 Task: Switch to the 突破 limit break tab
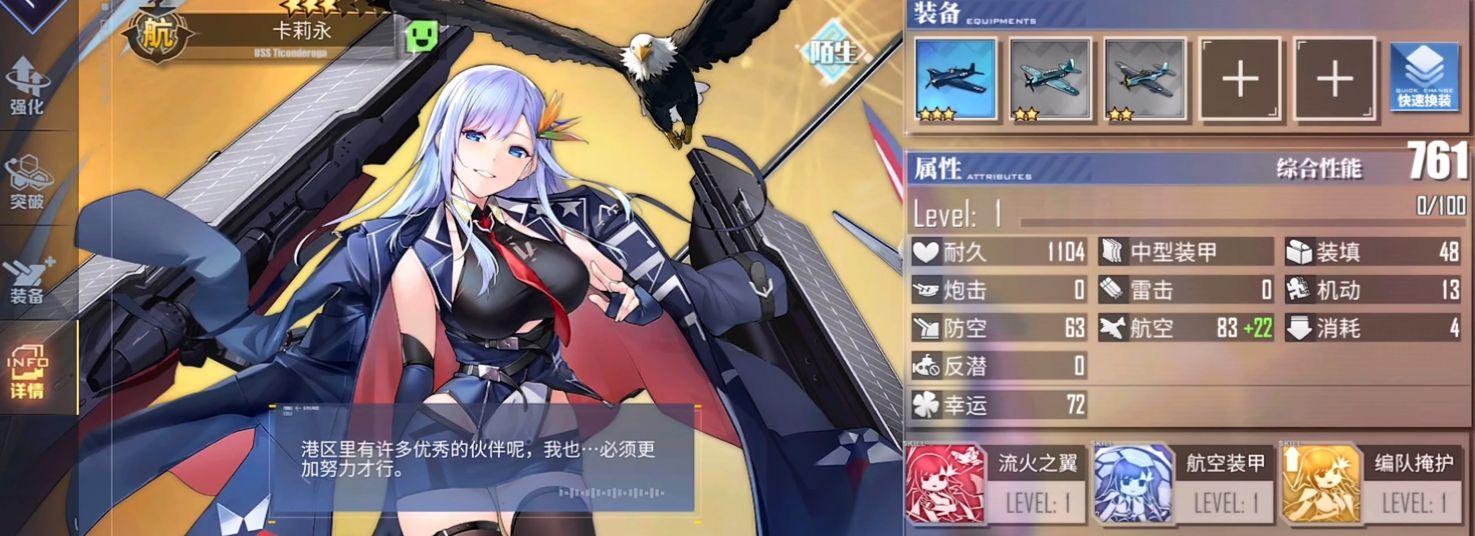click(x=27, y=182)
